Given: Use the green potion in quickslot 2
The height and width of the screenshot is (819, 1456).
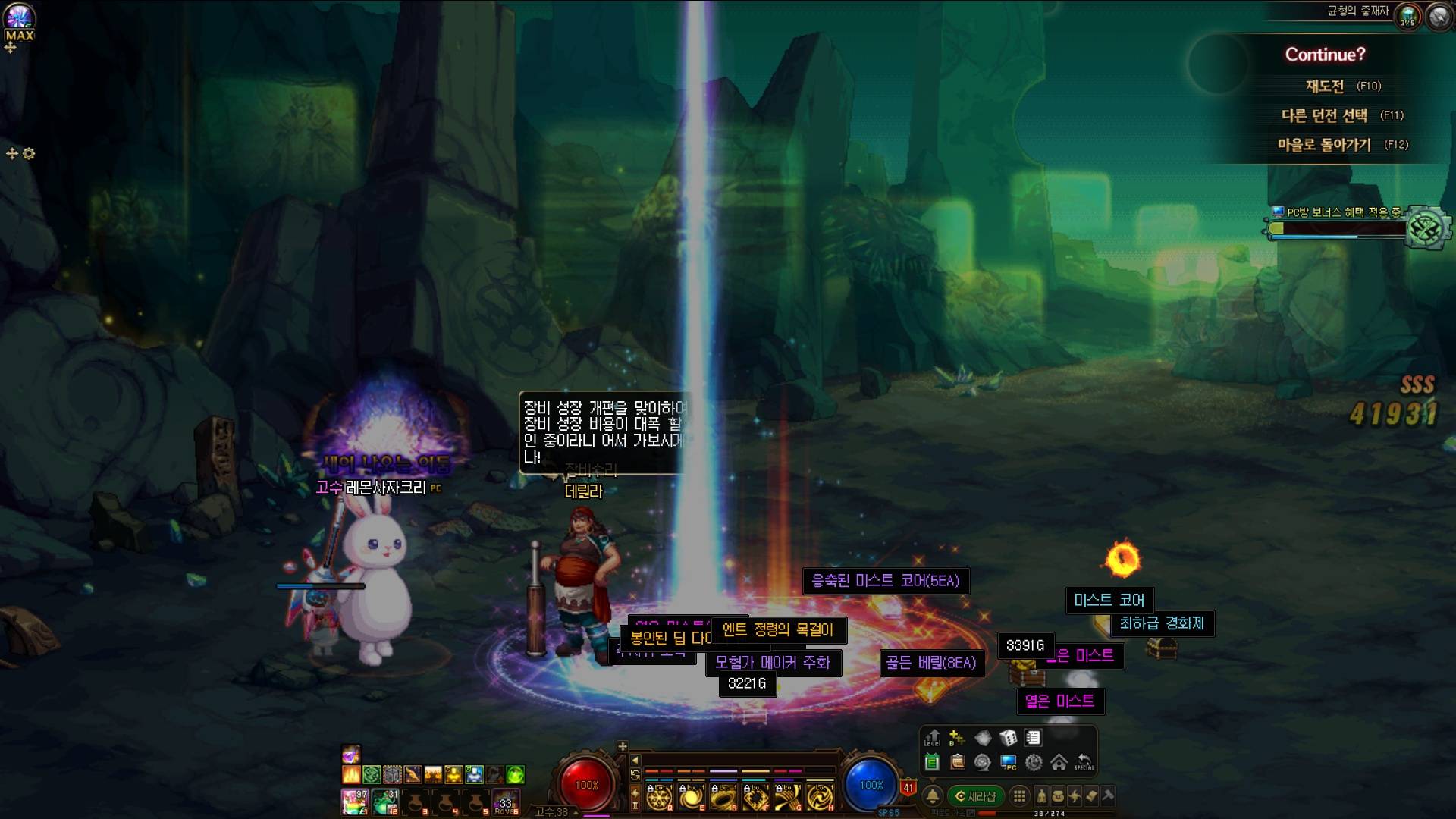Looking at the screenshot, I should pos(385,801).
